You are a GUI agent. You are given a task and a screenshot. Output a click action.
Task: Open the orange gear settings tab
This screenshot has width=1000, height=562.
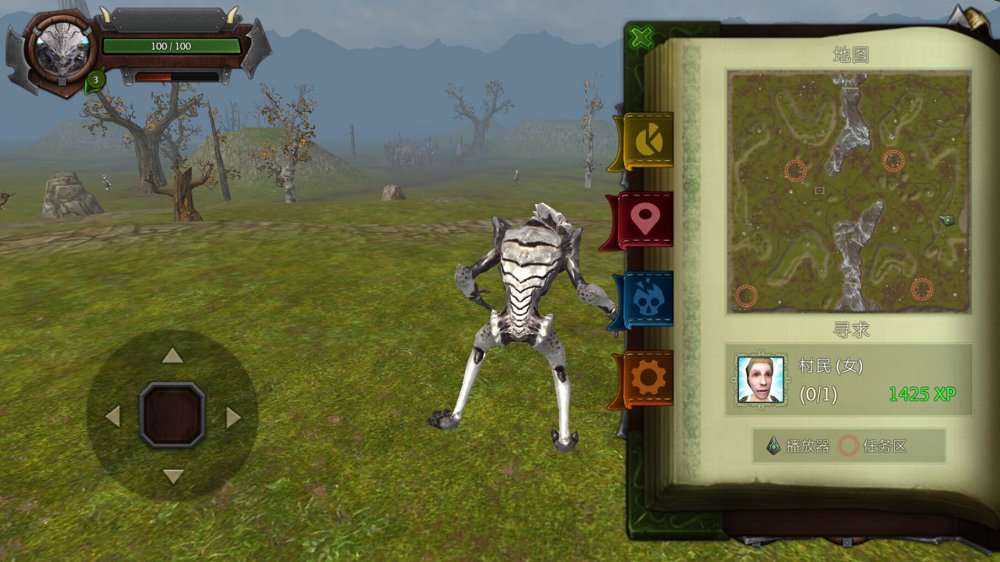pos(647,378)
